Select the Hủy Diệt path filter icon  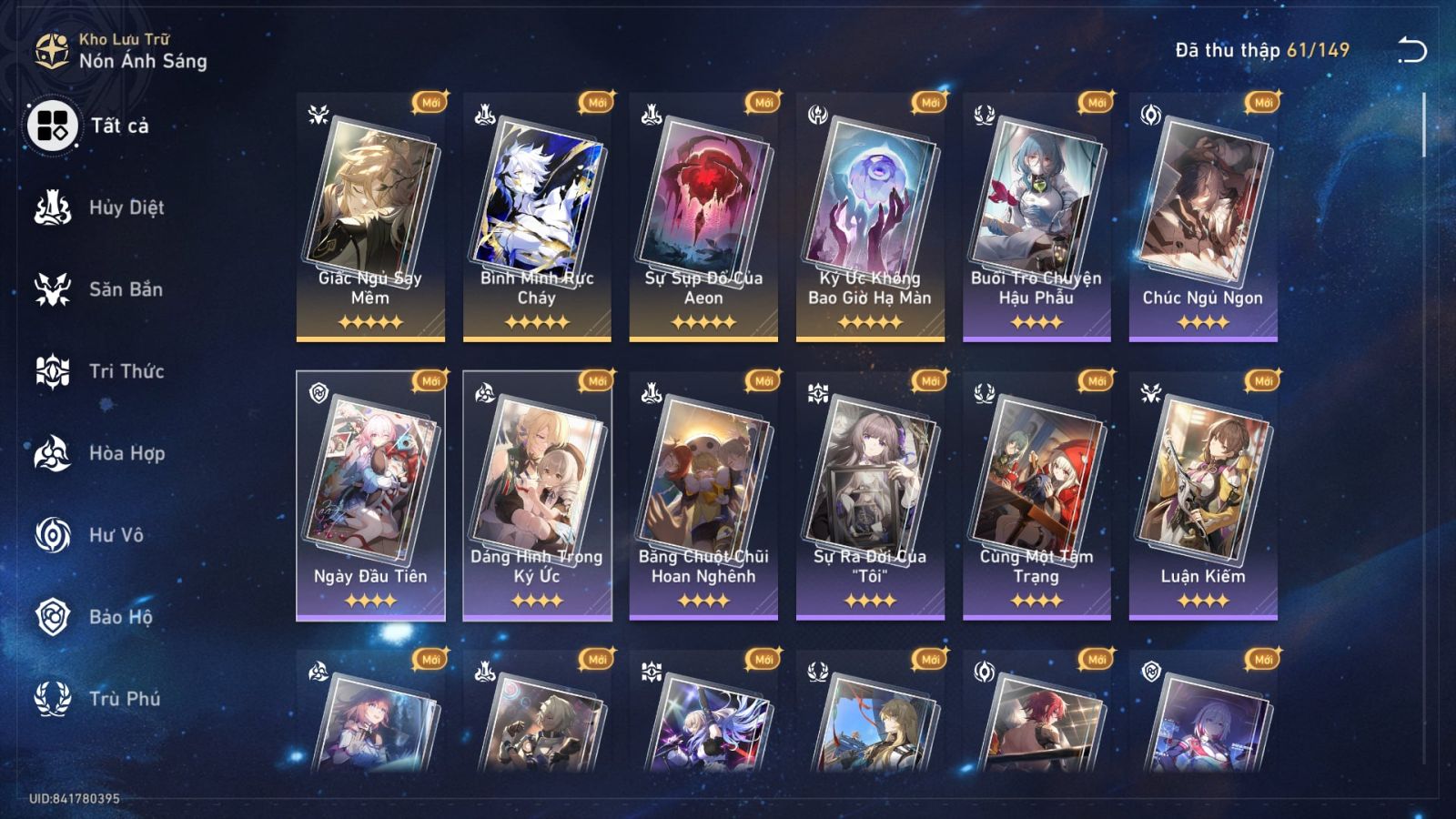[55, 207]
